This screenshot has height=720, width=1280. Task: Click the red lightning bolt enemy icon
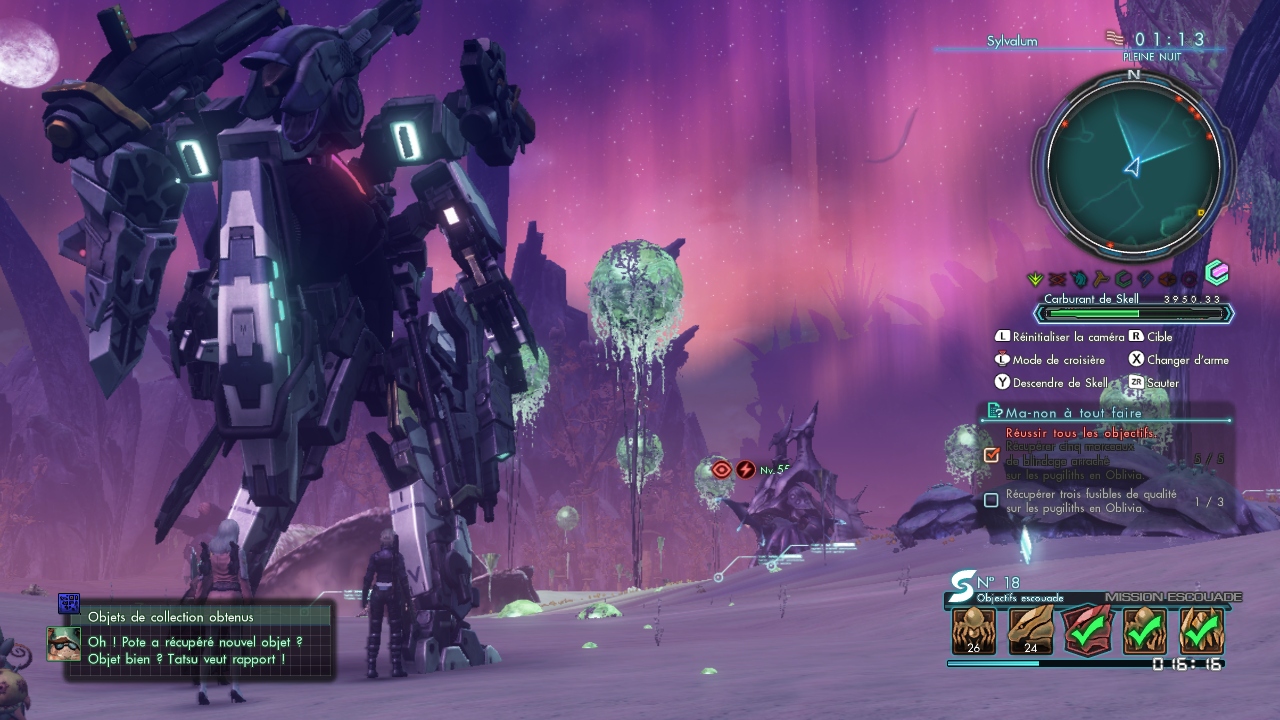pos(745,469)
